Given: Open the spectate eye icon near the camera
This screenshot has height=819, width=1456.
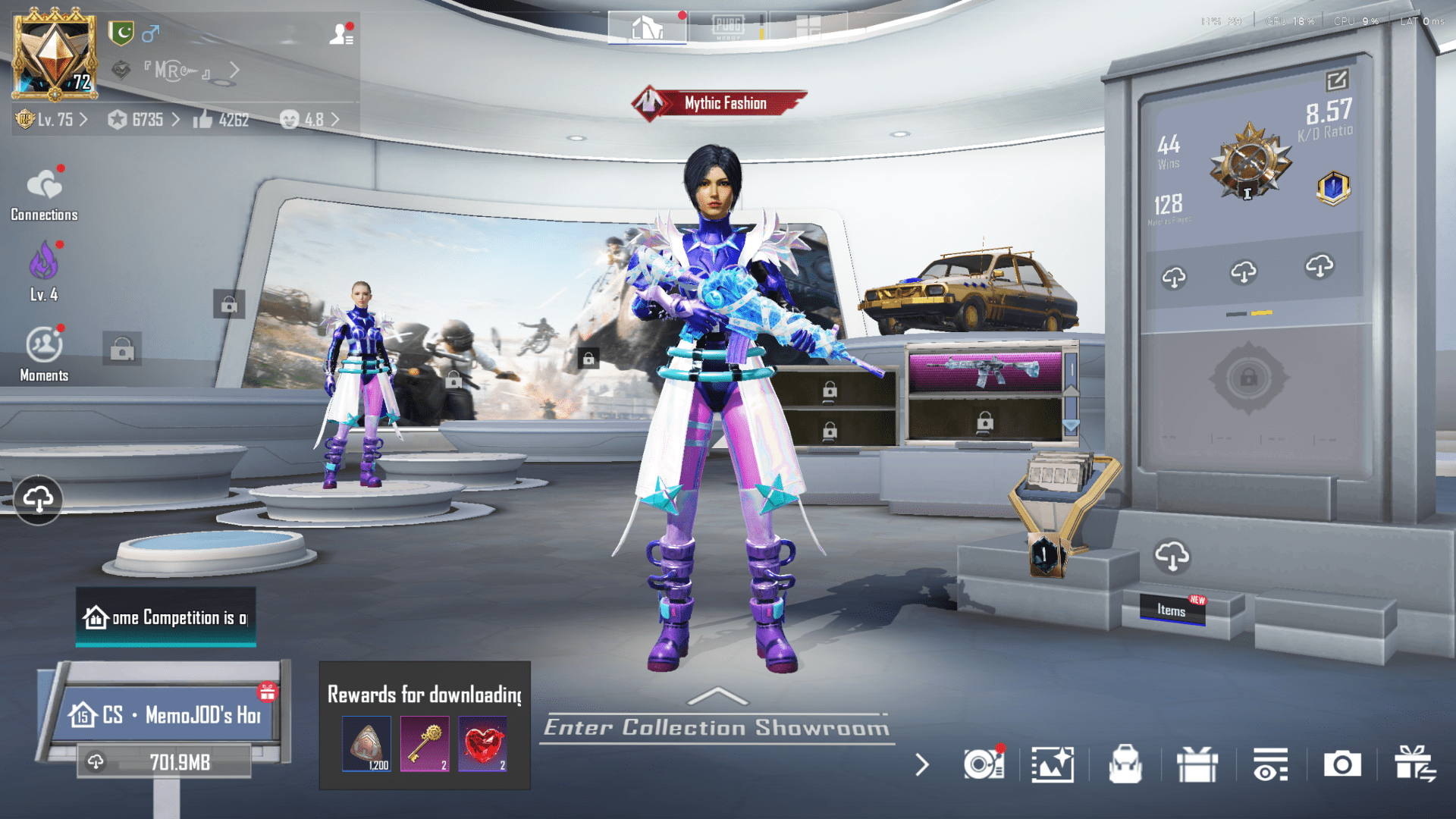Looking at the screenshot, I should [x=1270, y=765].
